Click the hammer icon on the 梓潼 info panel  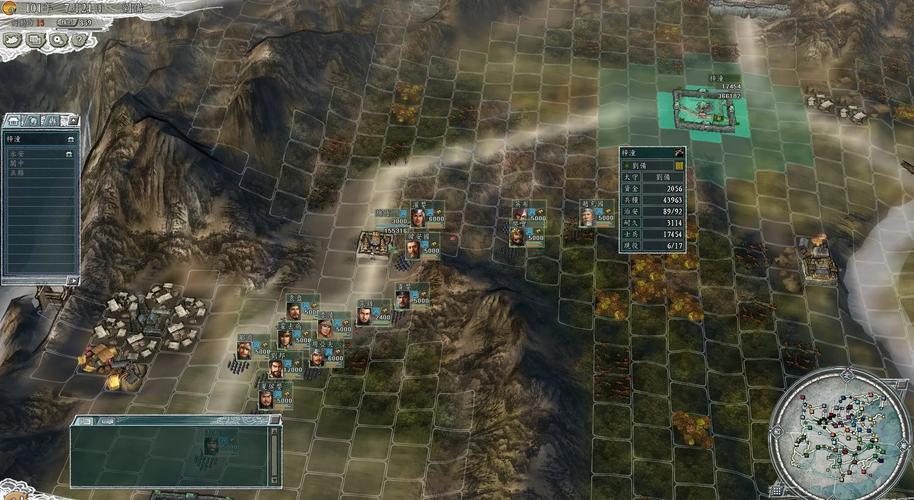(x=679, y=153)
